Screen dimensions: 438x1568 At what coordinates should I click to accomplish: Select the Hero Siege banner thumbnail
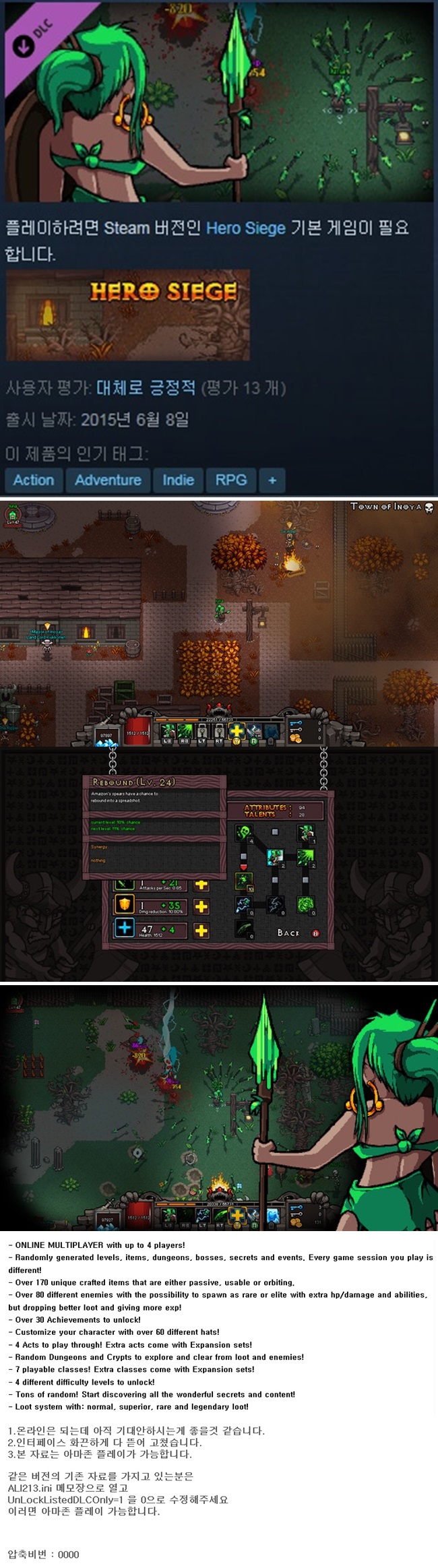(x=128, y=315)
